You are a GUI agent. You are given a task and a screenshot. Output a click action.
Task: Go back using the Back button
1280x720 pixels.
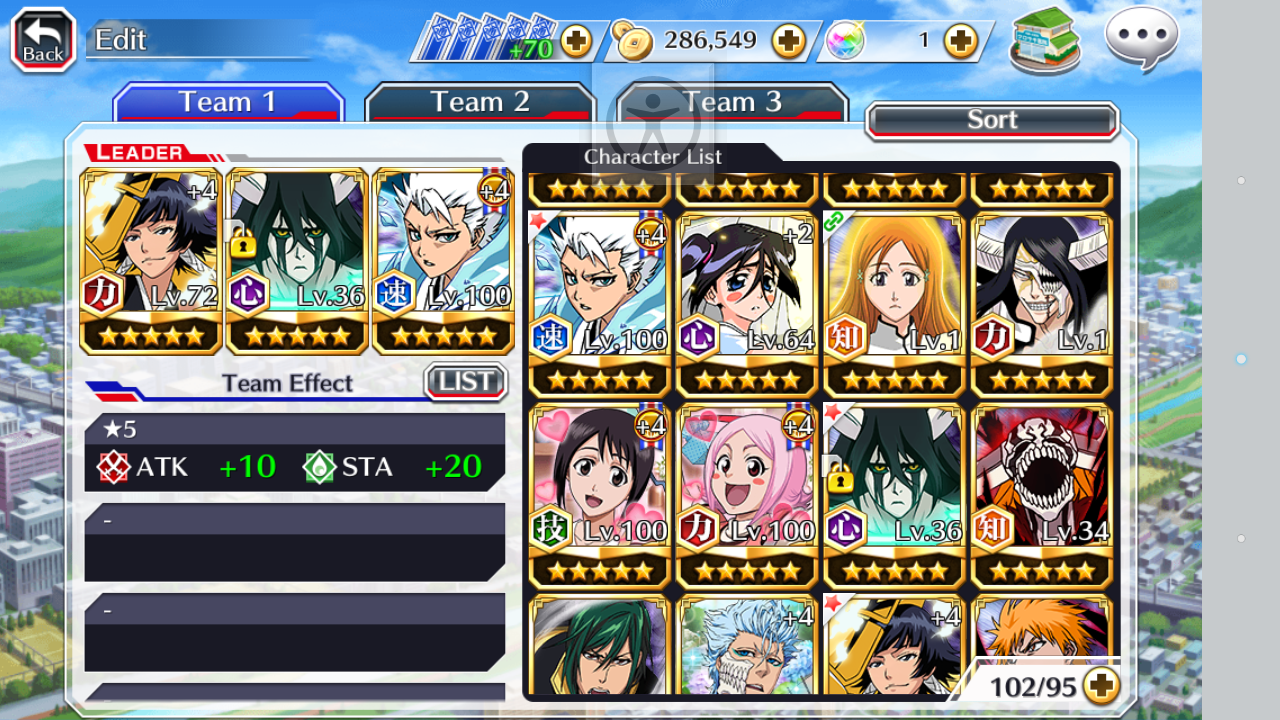tap(43, 40)
